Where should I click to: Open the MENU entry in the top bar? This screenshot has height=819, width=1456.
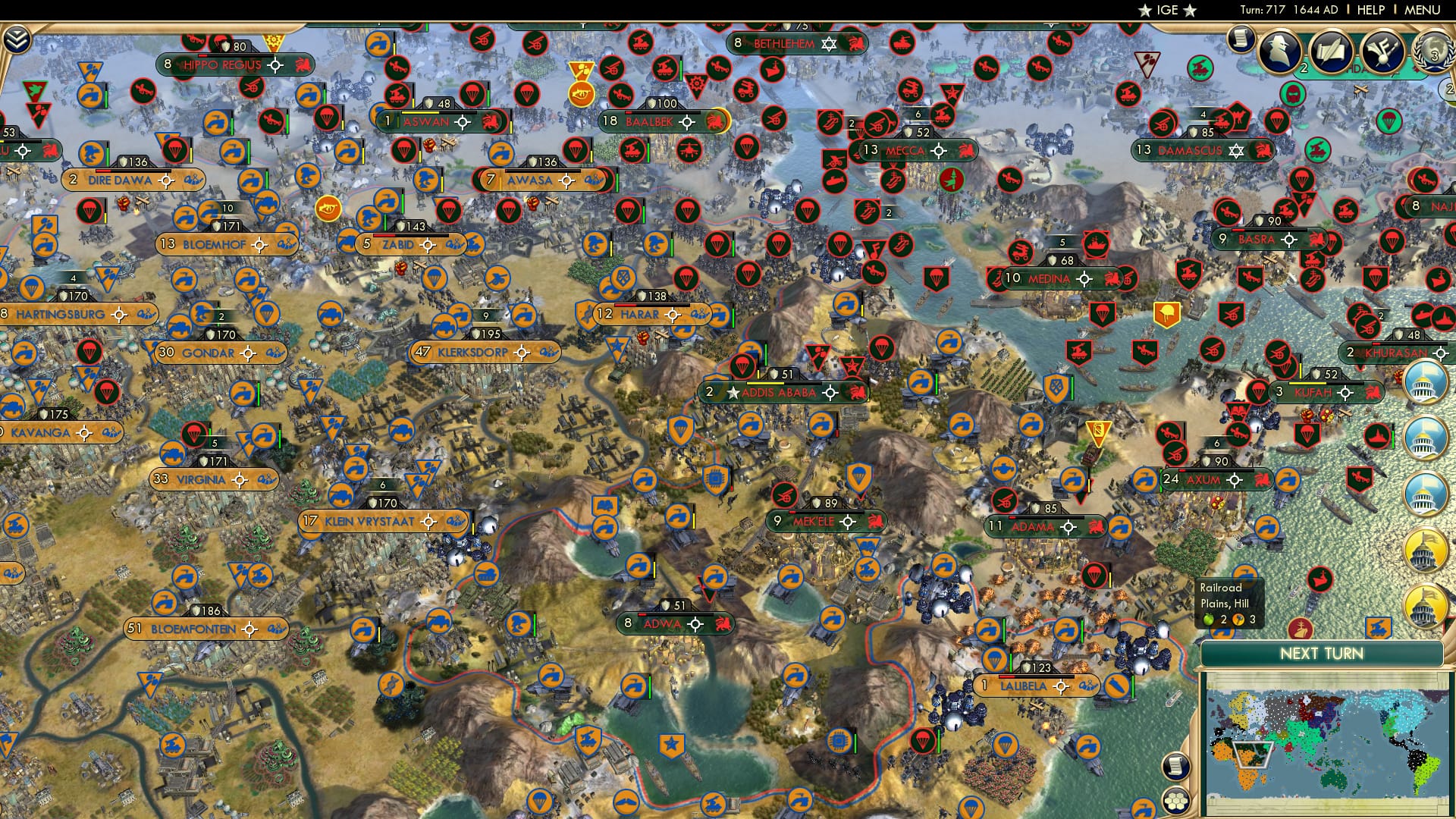tap(1422, 11)
